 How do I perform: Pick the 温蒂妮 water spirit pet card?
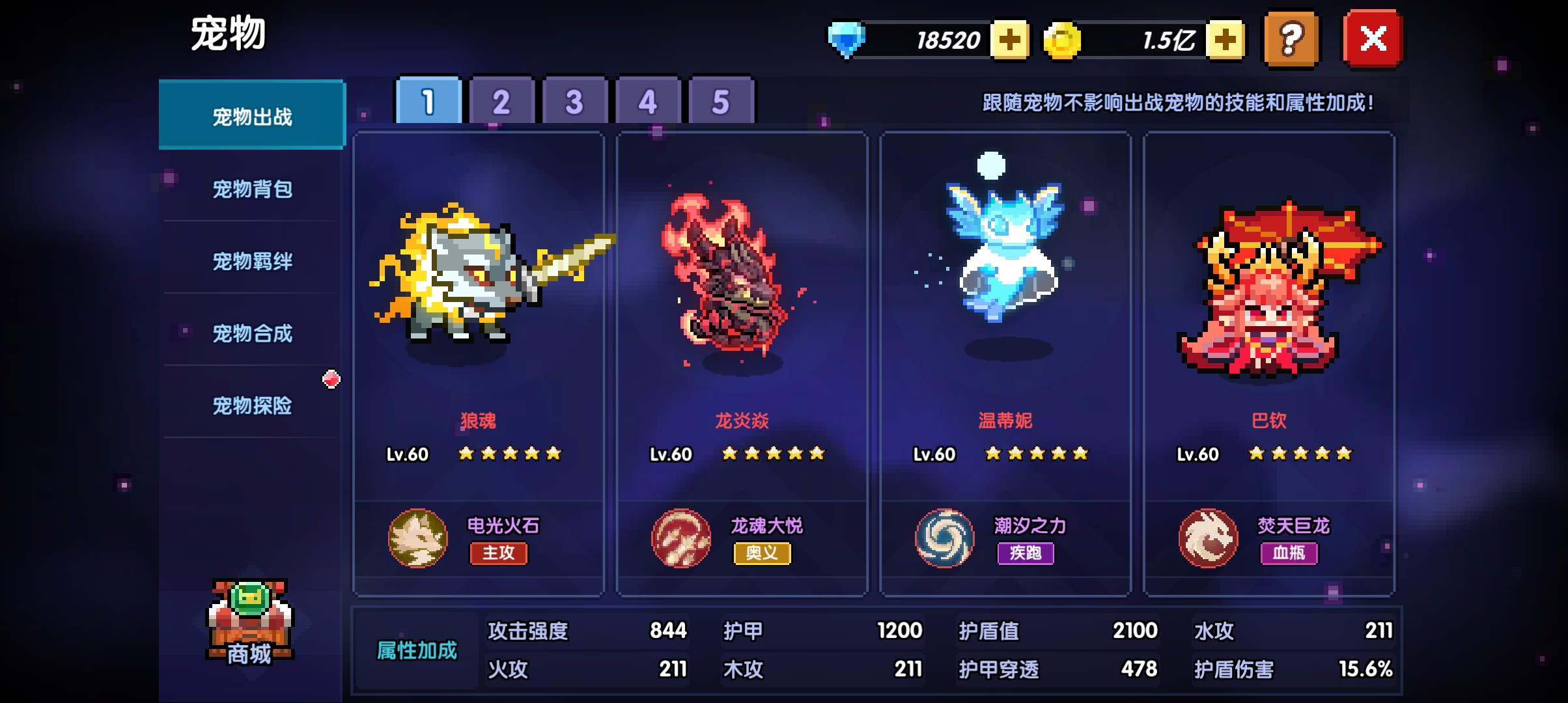1005,312
